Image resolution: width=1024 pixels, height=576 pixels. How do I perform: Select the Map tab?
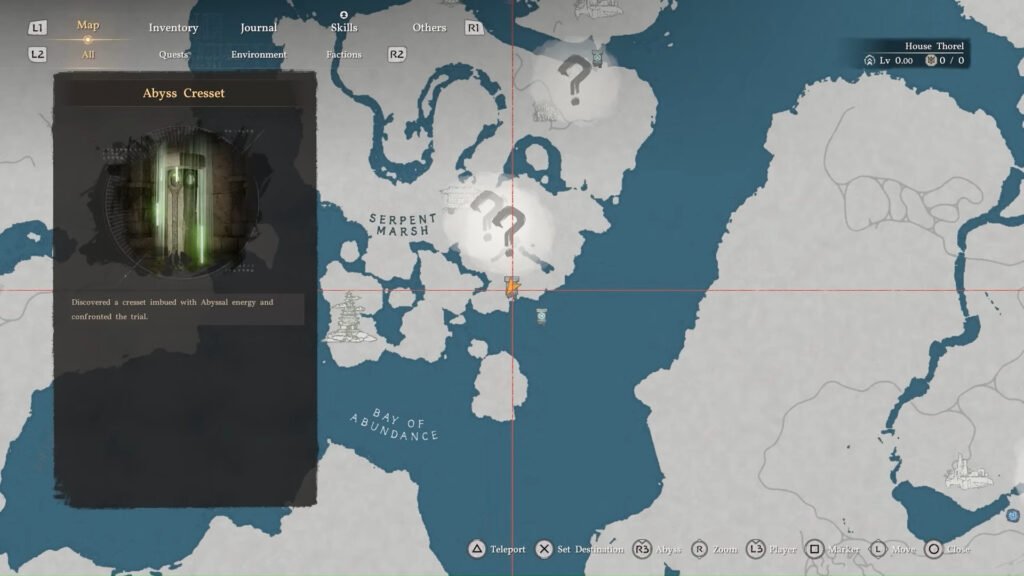coord(88,26)
